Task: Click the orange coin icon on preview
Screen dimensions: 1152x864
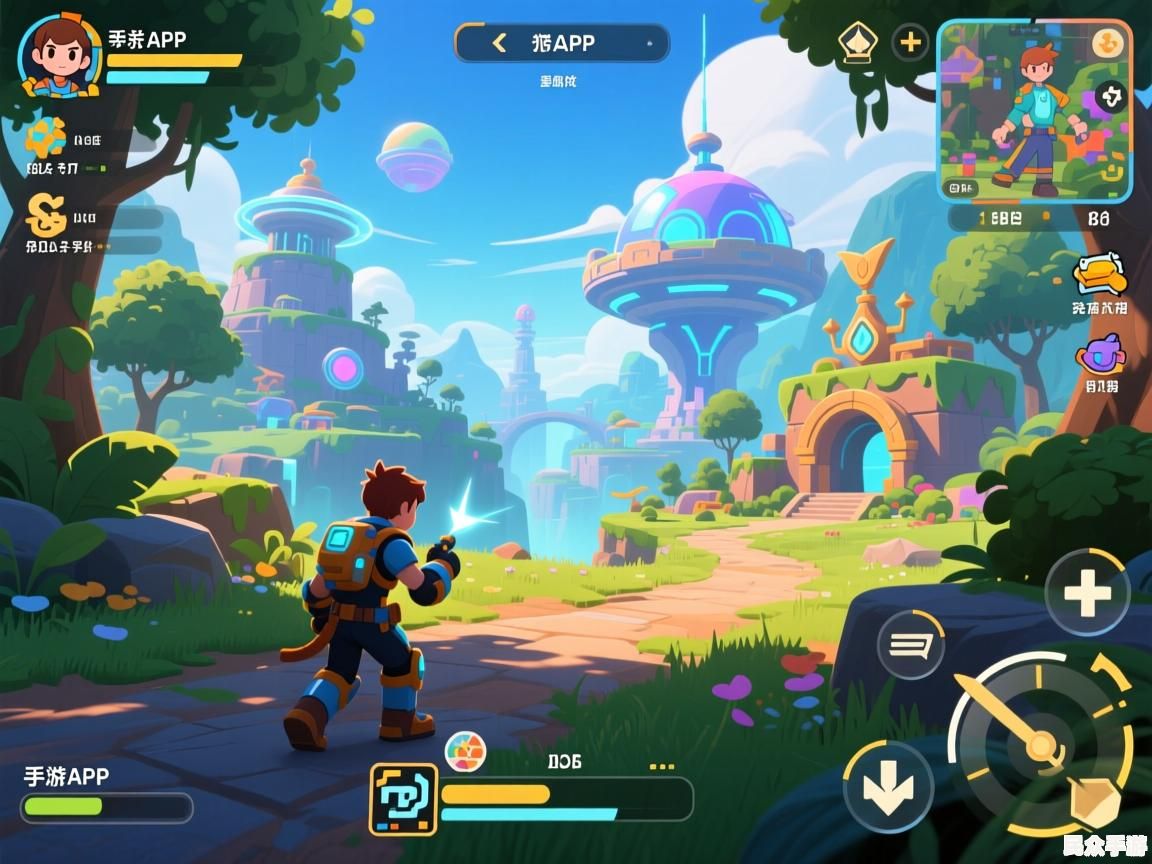Action: [x=1106, y=43]
